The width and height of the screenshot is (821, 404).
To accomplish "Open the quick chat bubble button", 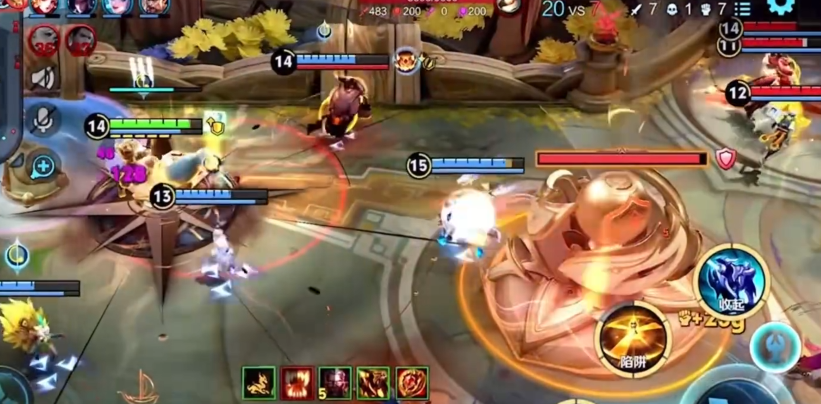I will pos(43,166).
